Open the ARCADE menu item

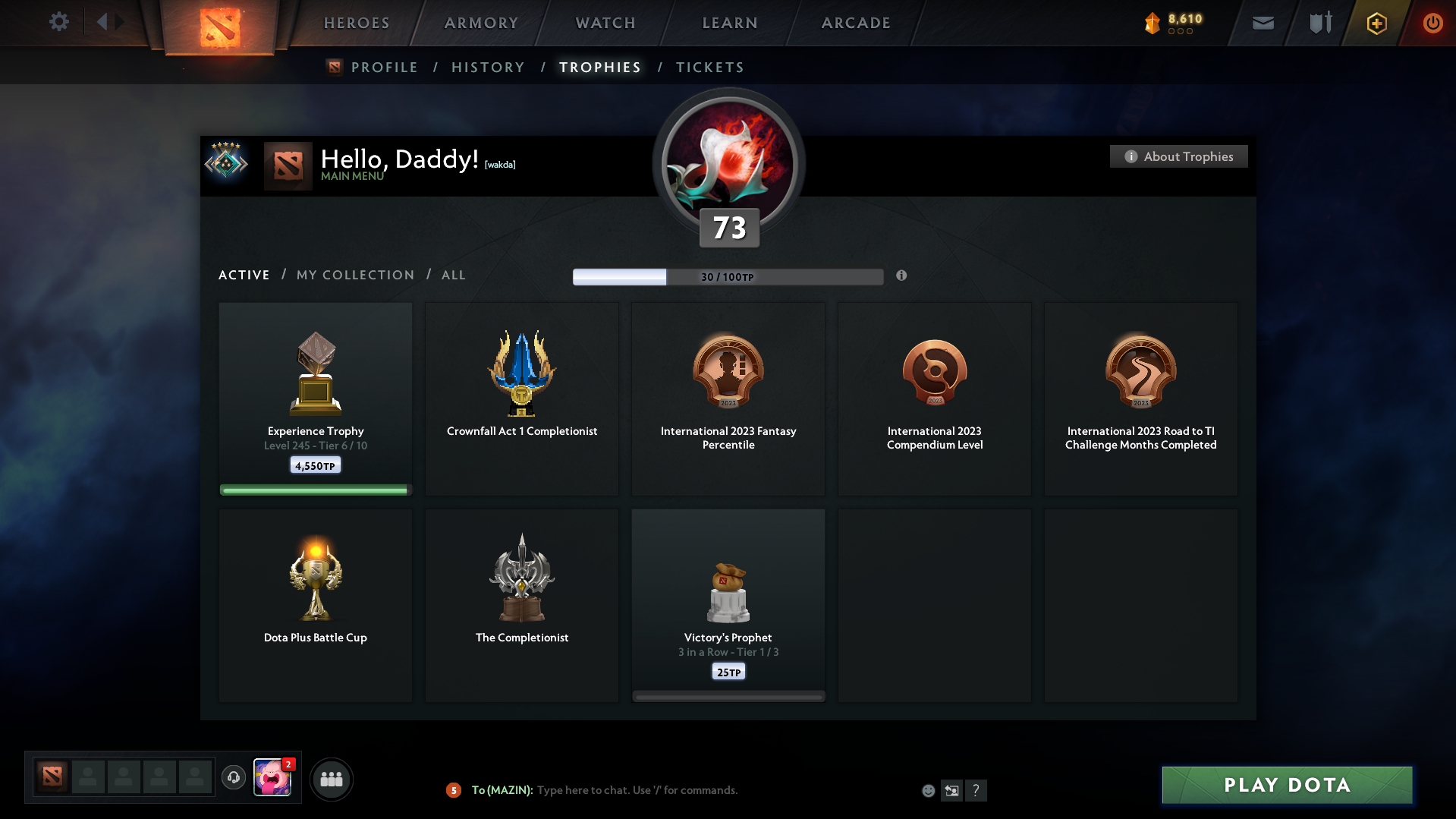pos(856,23)
